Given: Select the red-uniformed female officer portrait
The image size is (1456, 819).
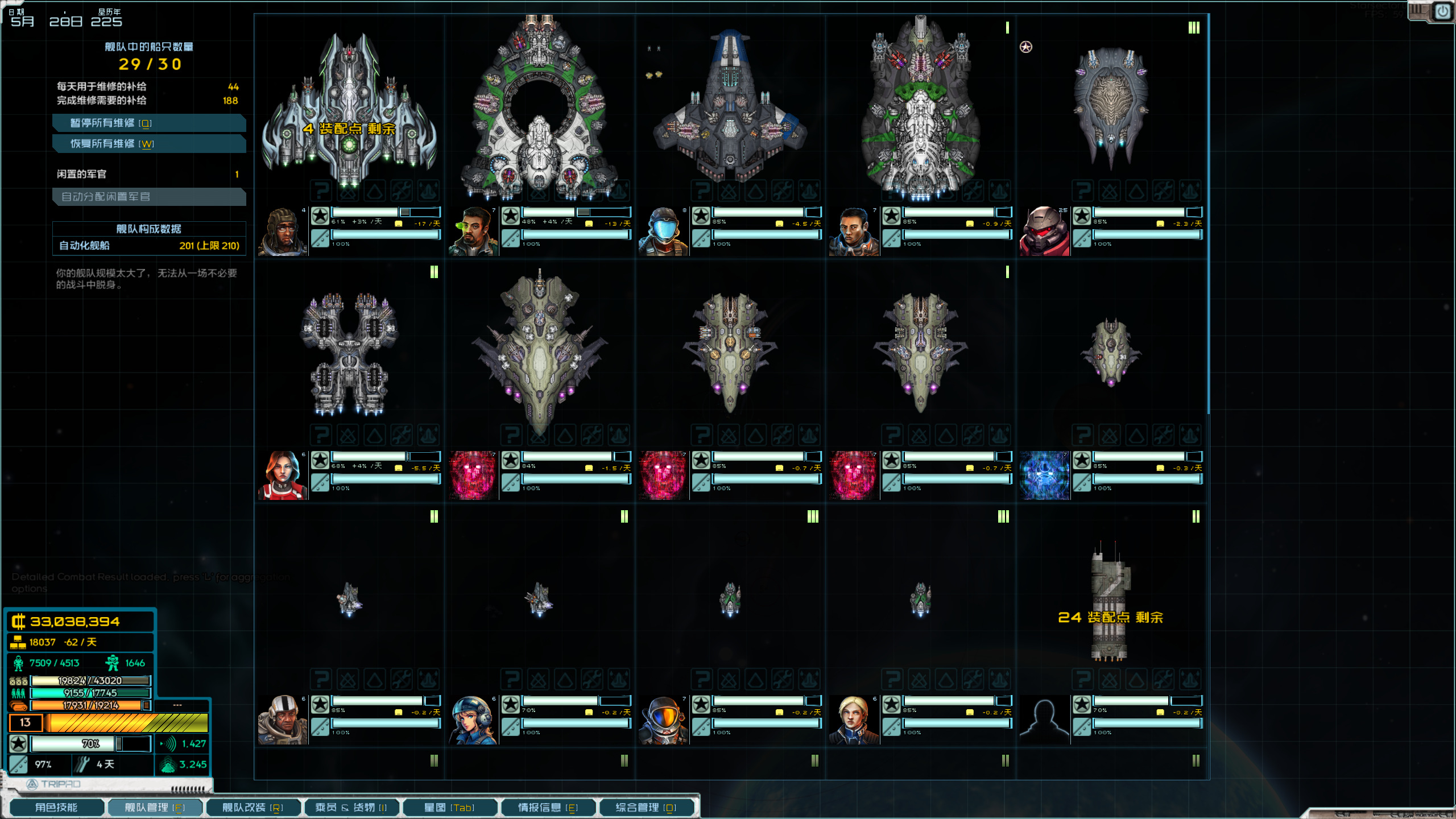Looking at the screenshot, I should pyautogui.click(x=283, y=475).
